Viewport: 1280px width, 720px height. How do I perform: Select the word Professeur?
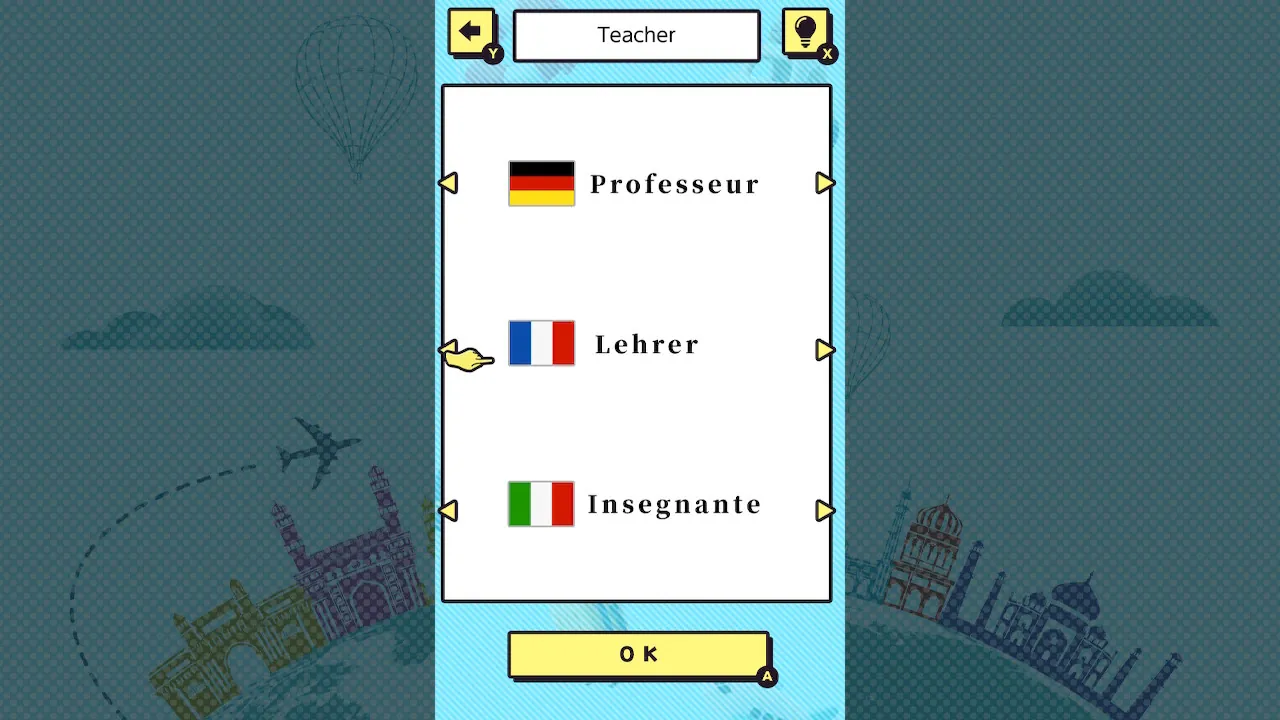click(x=674, y=183)
